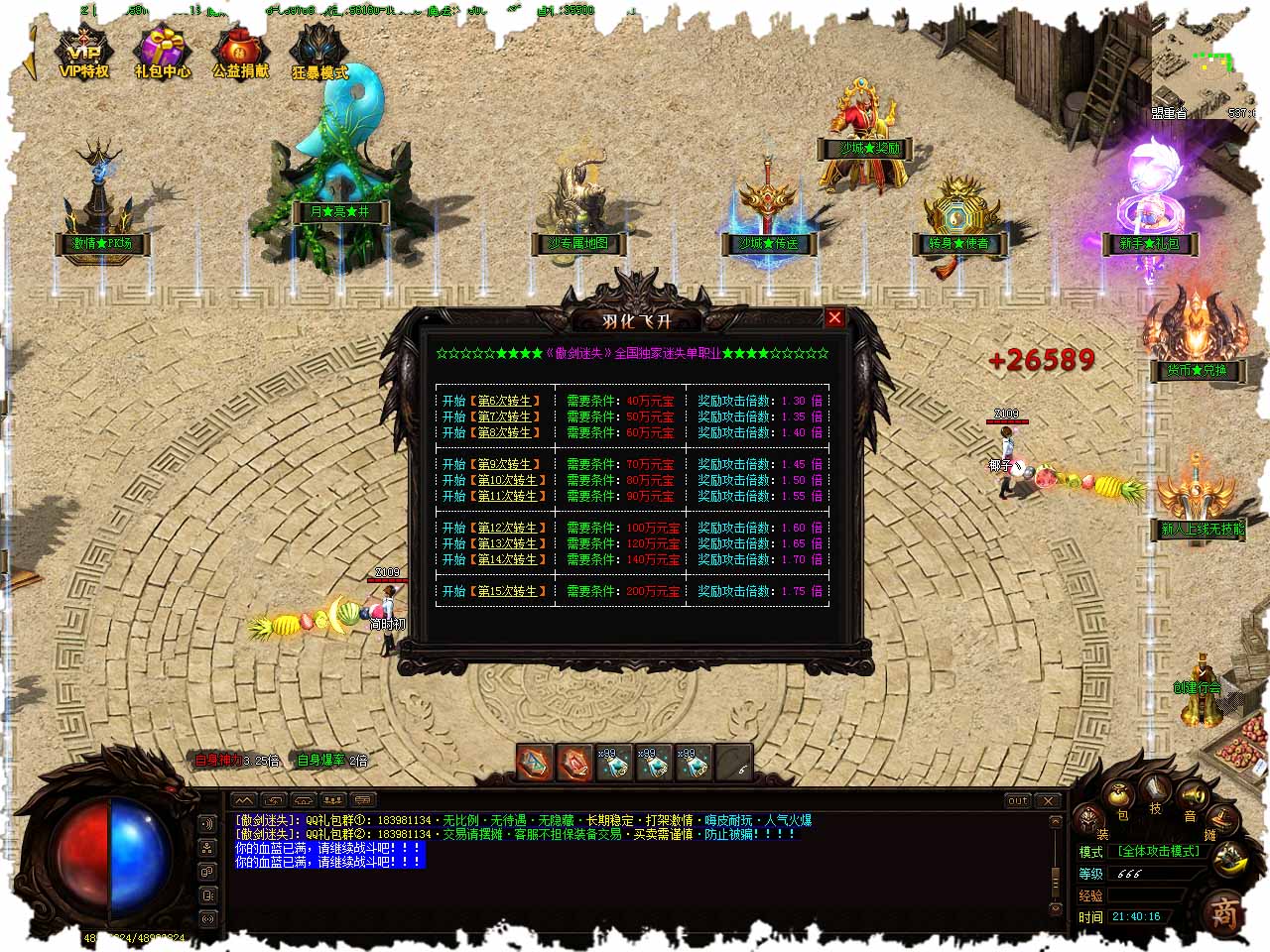Open the skills book icon labeled 技
Screen dimensions: 1270x952
tap(1156, 790)
